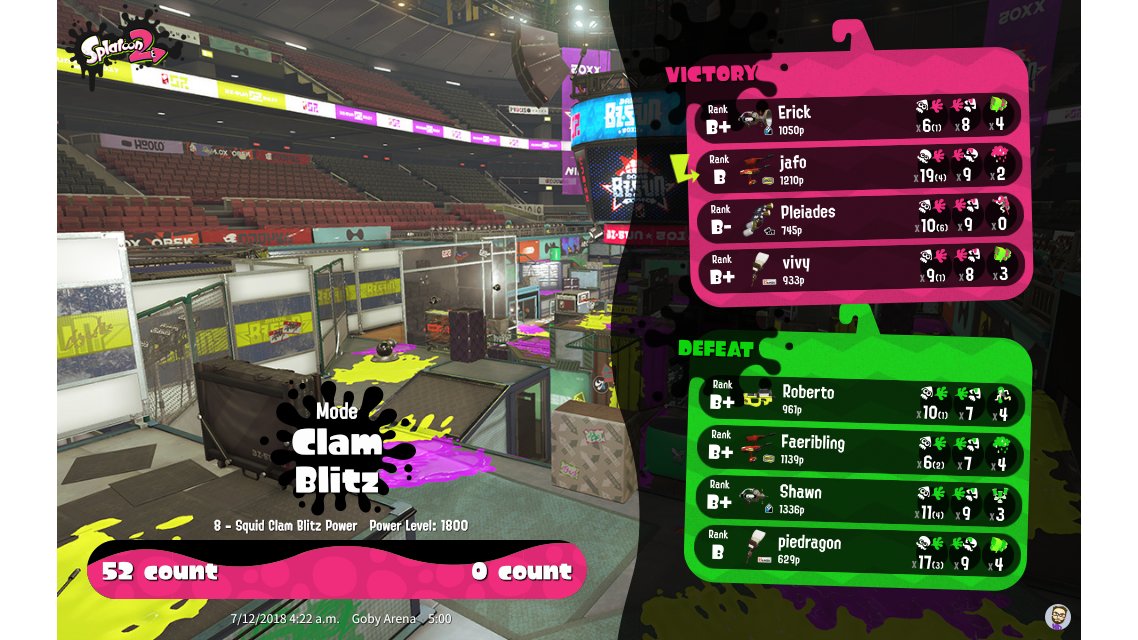Image resolution: width=1138 pixels, height=640 pixels.
Task: Select Erick's player row
Action: click(860, 119)
